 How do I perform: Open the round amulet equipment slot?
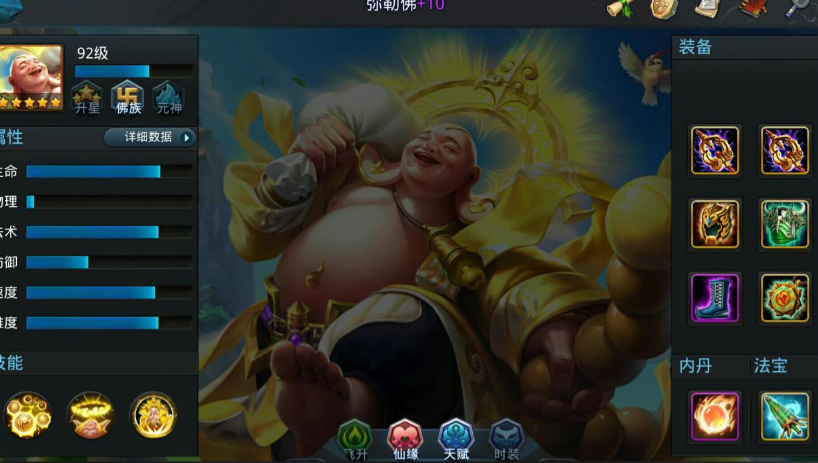[x=785, y=298]
